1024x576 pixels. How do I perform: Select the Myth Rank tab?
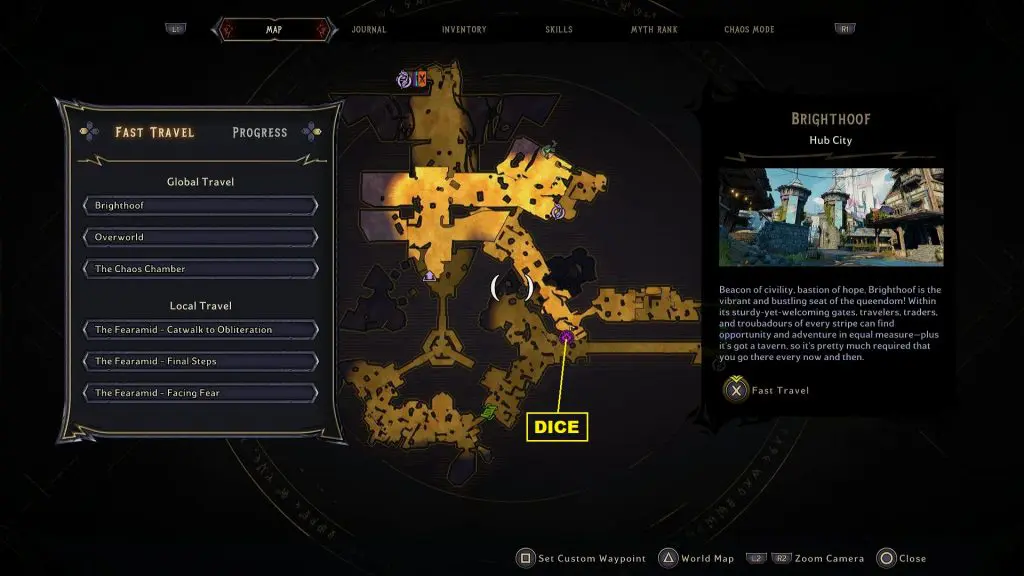tap(654, 30)
